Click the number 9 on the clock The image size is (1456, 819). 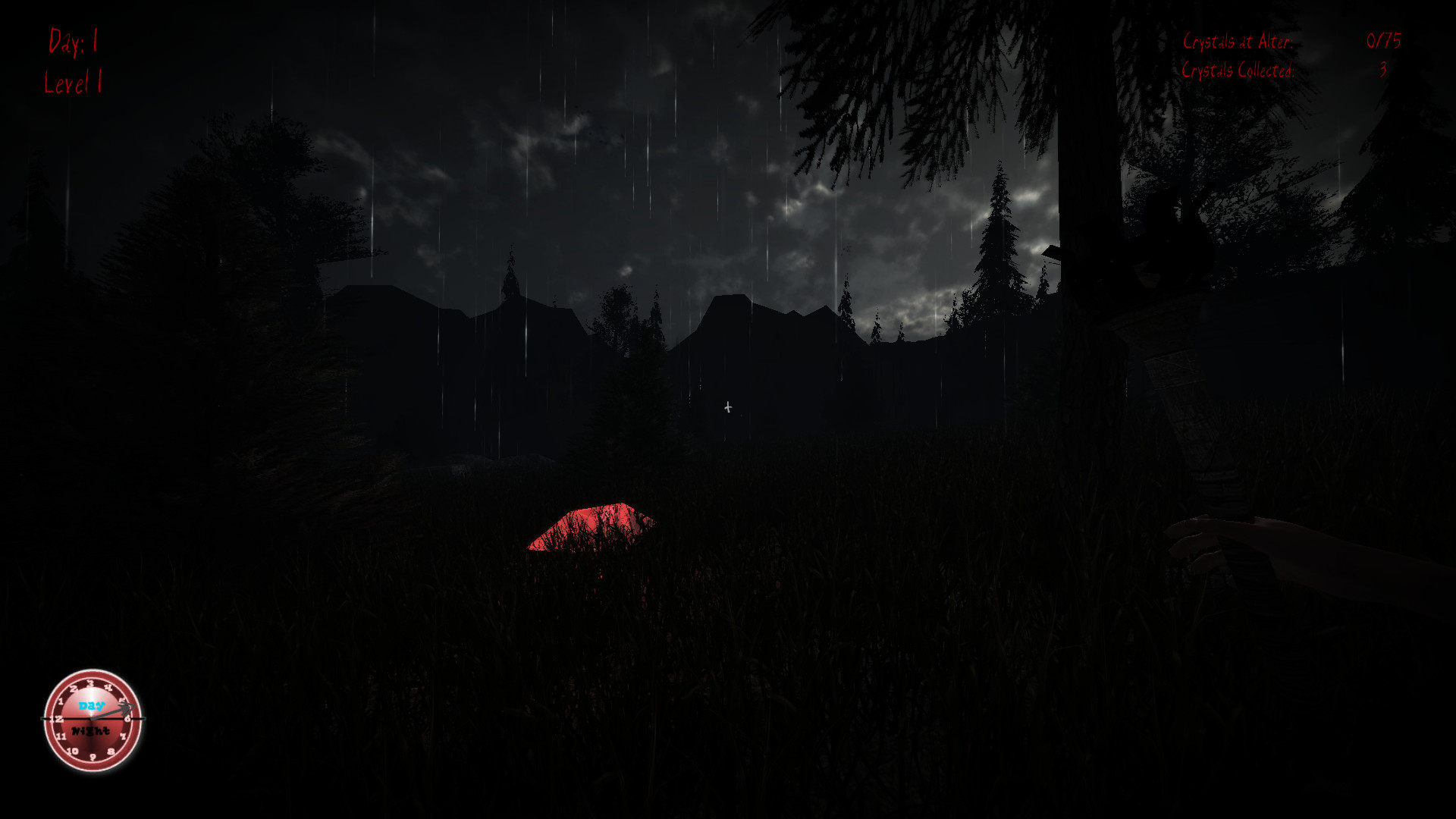93,758
